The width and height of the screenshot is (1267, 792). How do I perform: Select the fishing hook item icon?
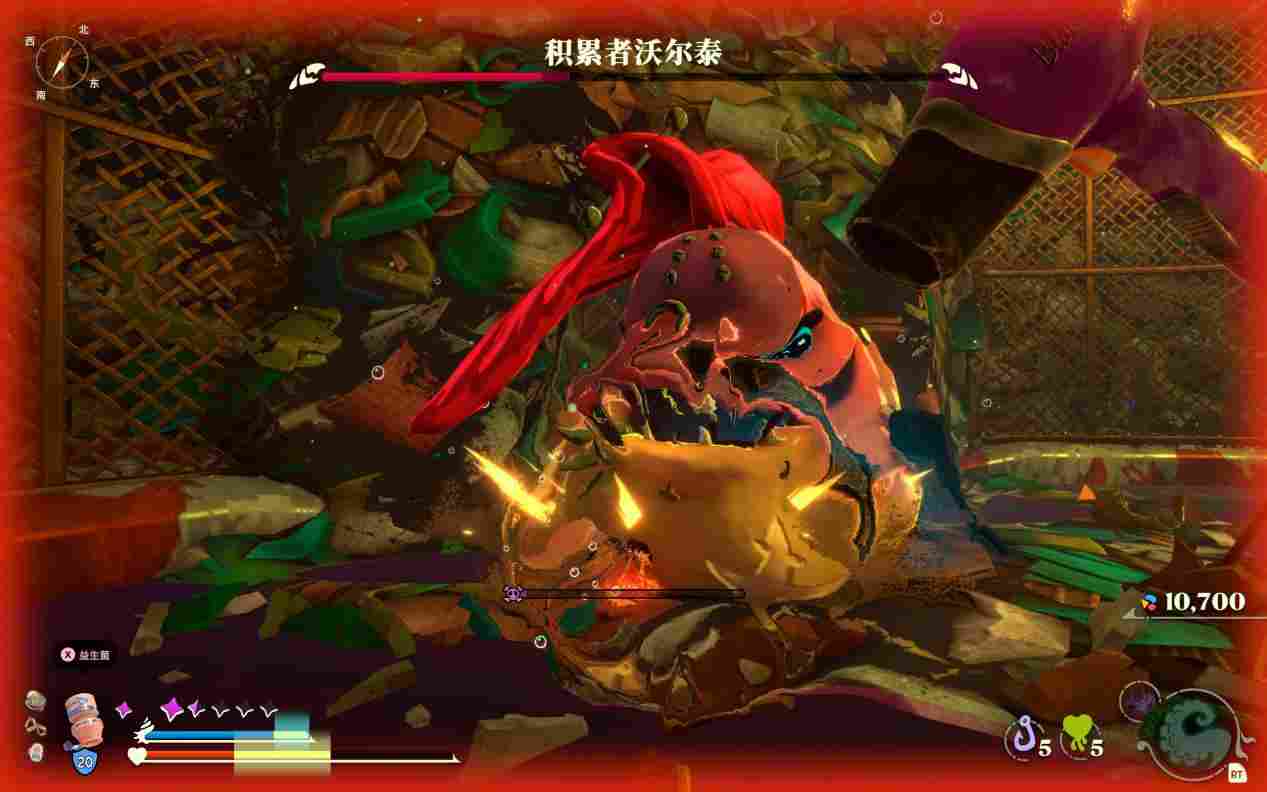[x=1020, y=739]
